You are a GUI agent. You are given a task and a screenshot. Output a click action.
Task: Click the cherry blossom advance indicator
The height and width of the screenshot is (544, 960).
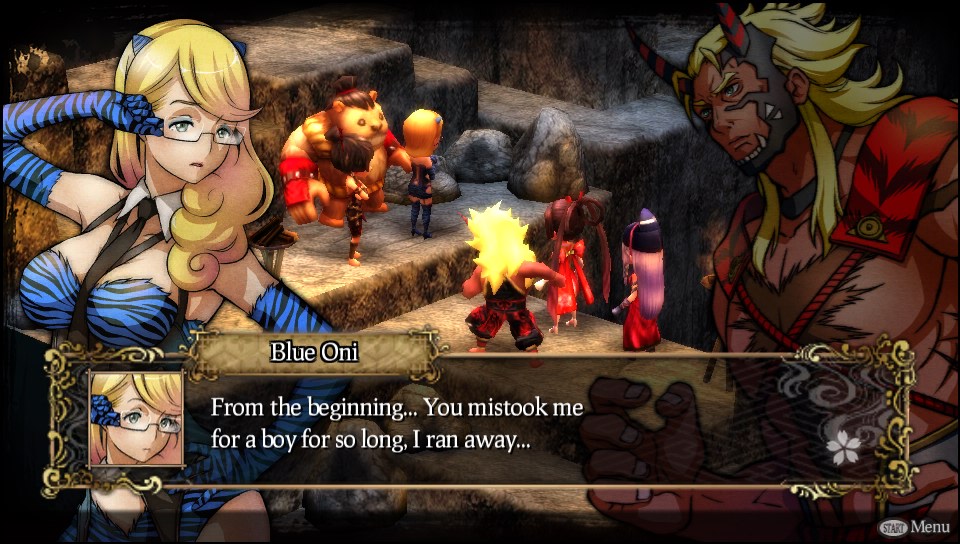pos(843,448)
